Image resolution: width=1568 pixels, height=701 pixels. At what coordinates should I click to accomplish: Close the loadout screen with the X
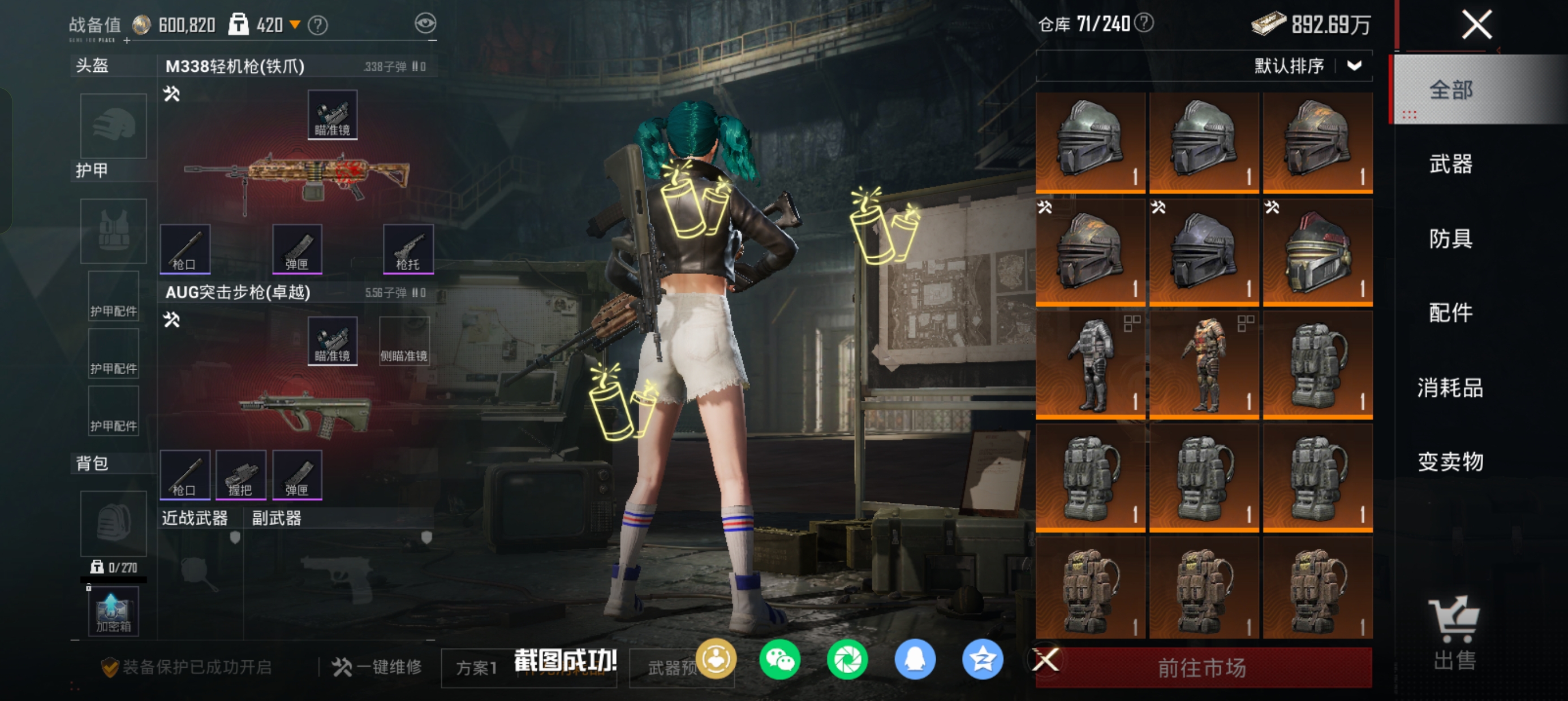(x=1476, y=25)
